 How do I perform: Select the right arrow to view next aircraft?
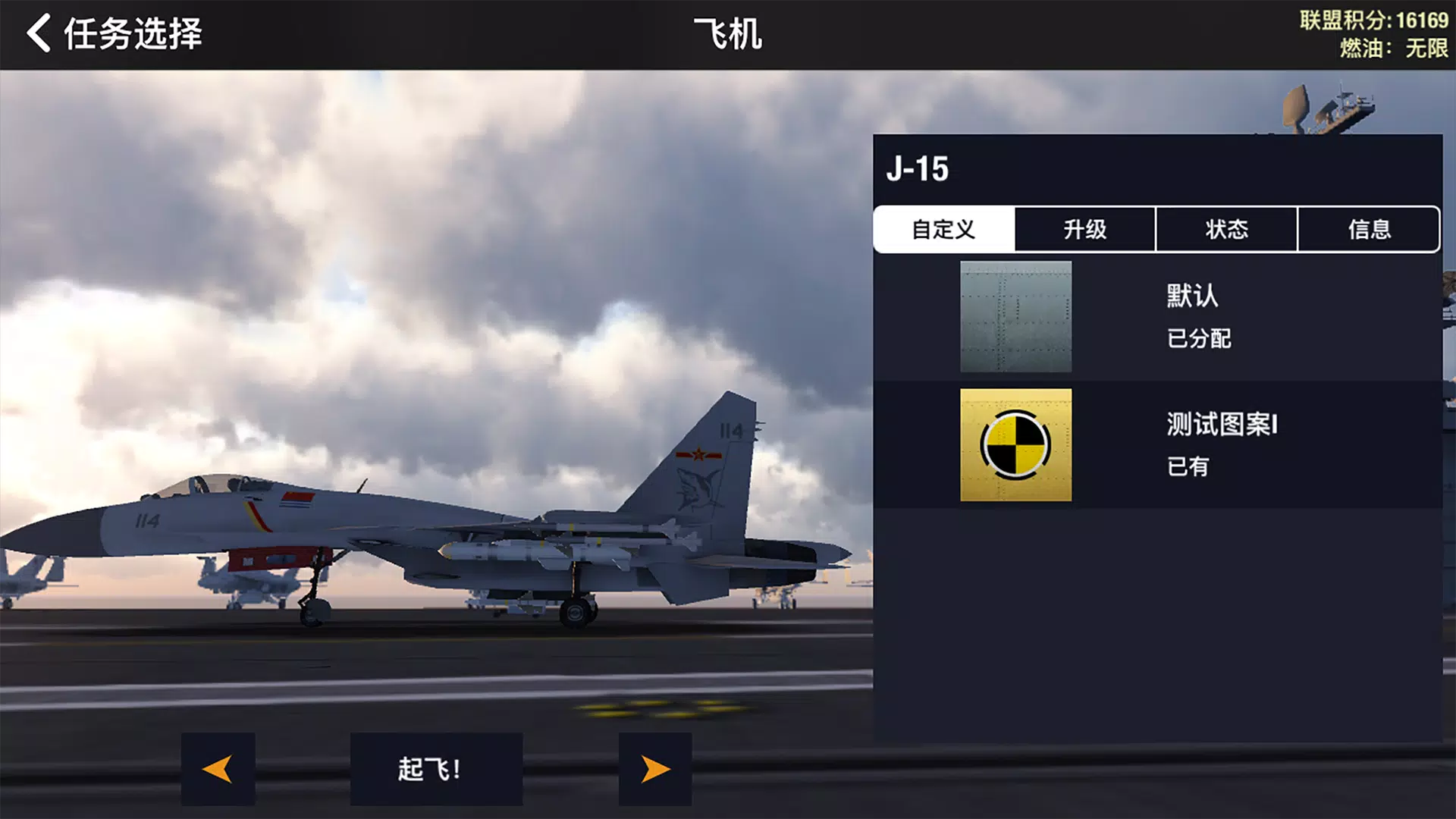[655, 768]
